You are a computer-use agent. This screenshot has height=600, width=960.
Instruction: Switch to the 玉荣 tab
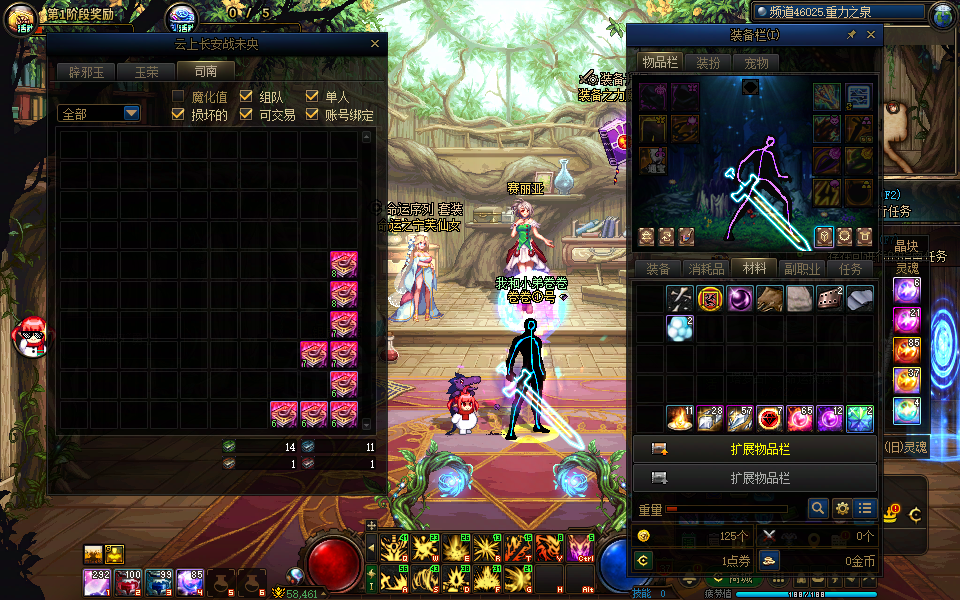pyautogui.click(x=146, y=71)
